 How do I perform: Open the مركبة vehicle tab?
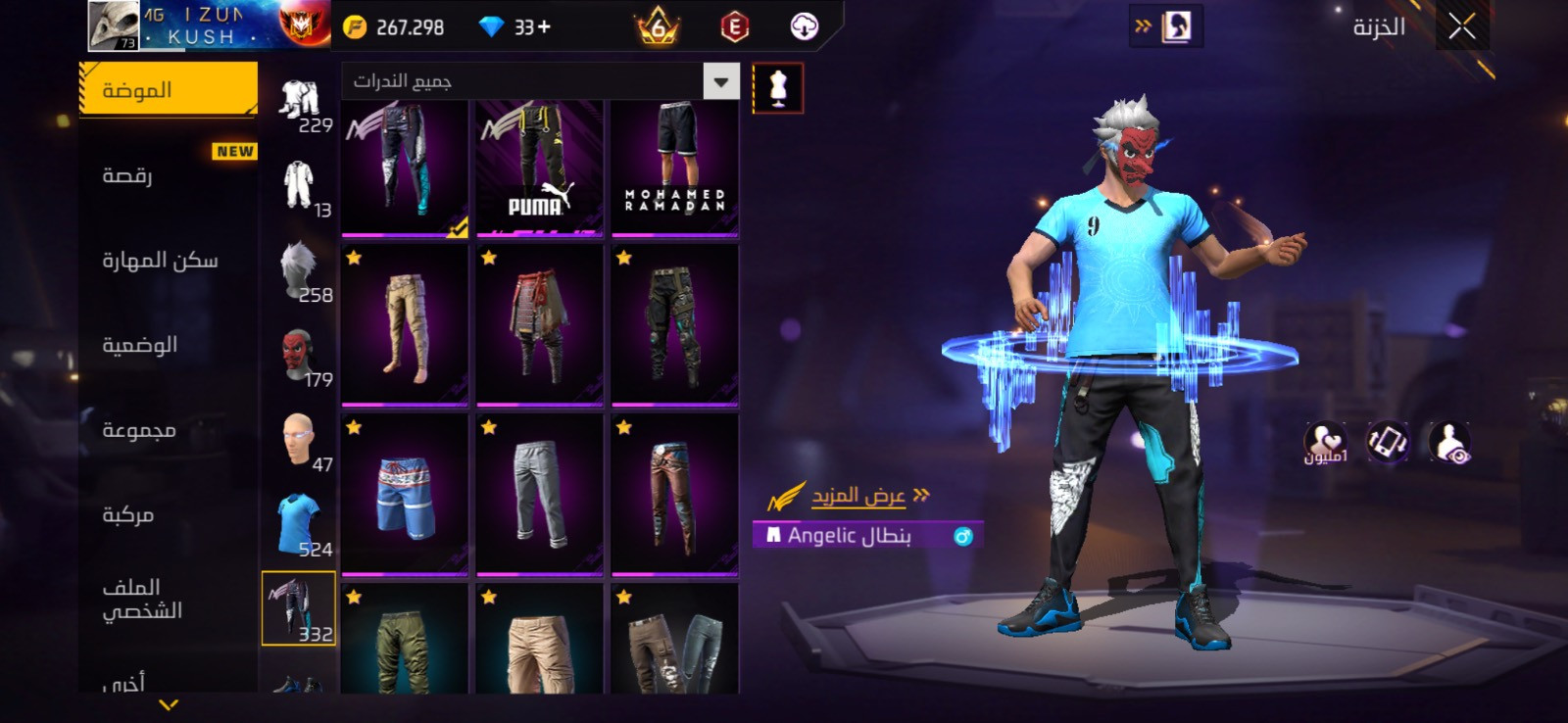[x=128, y=514]
